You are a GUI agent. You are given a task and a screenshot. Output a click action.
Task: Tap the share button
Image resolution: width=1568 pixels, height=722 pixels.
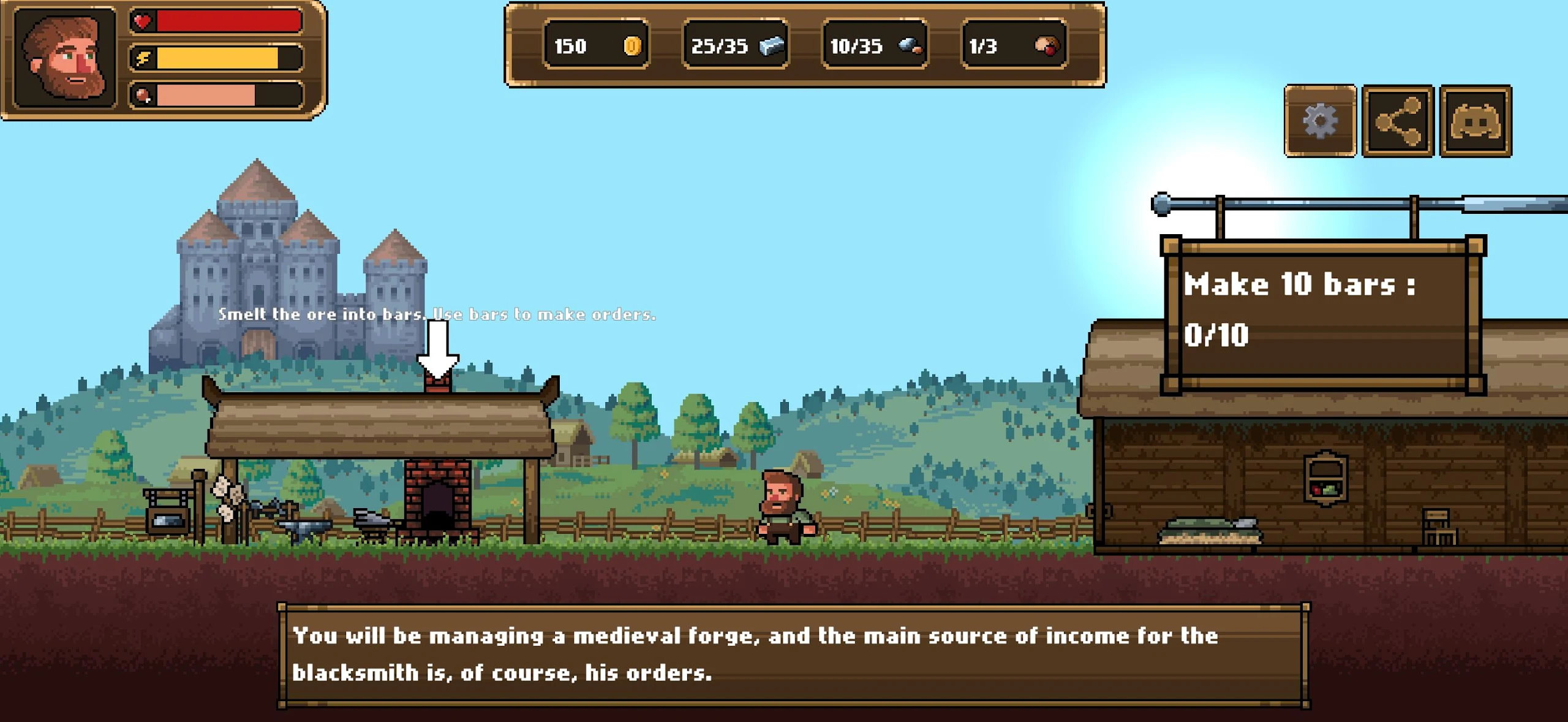(x=1398, y=121)
